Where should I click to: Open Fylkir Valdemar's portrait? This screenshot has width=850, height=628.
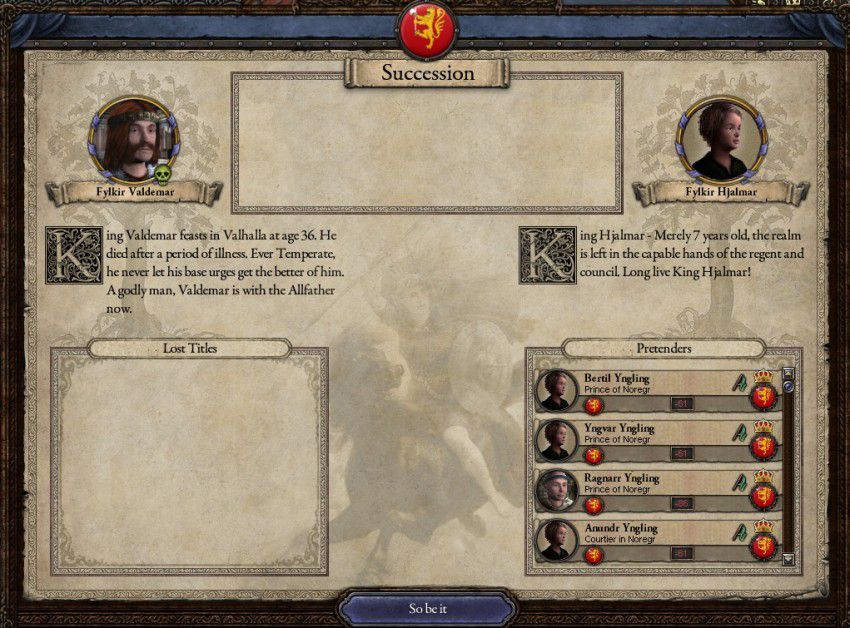click(x=134, y=139)
